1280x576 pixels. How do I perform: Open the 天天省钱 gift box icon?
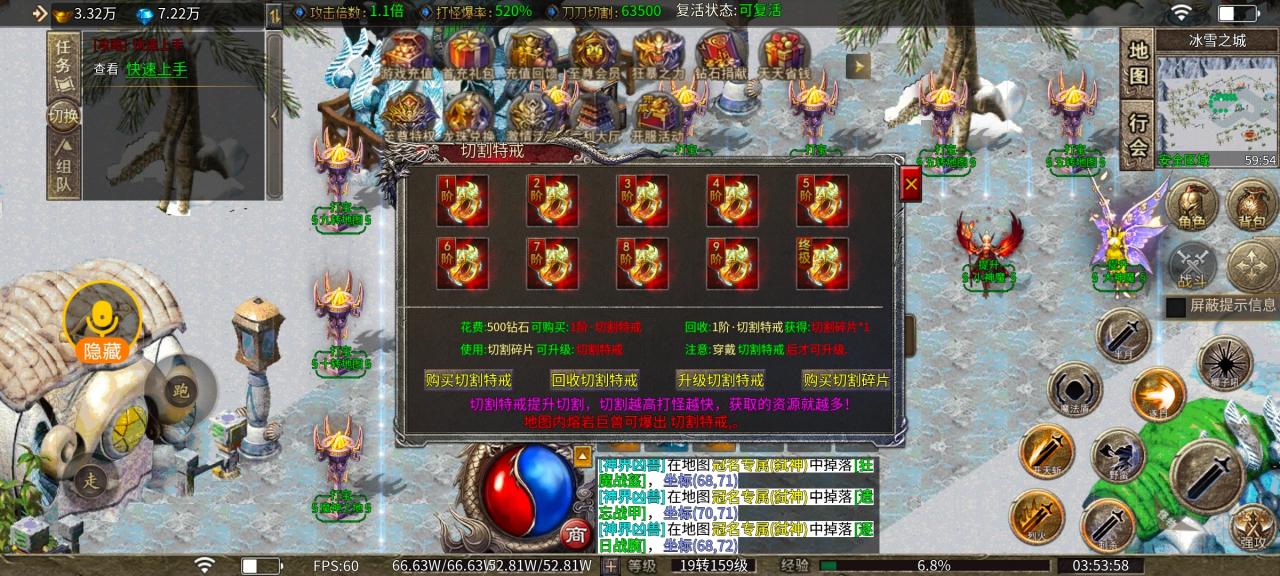point(783,56)
